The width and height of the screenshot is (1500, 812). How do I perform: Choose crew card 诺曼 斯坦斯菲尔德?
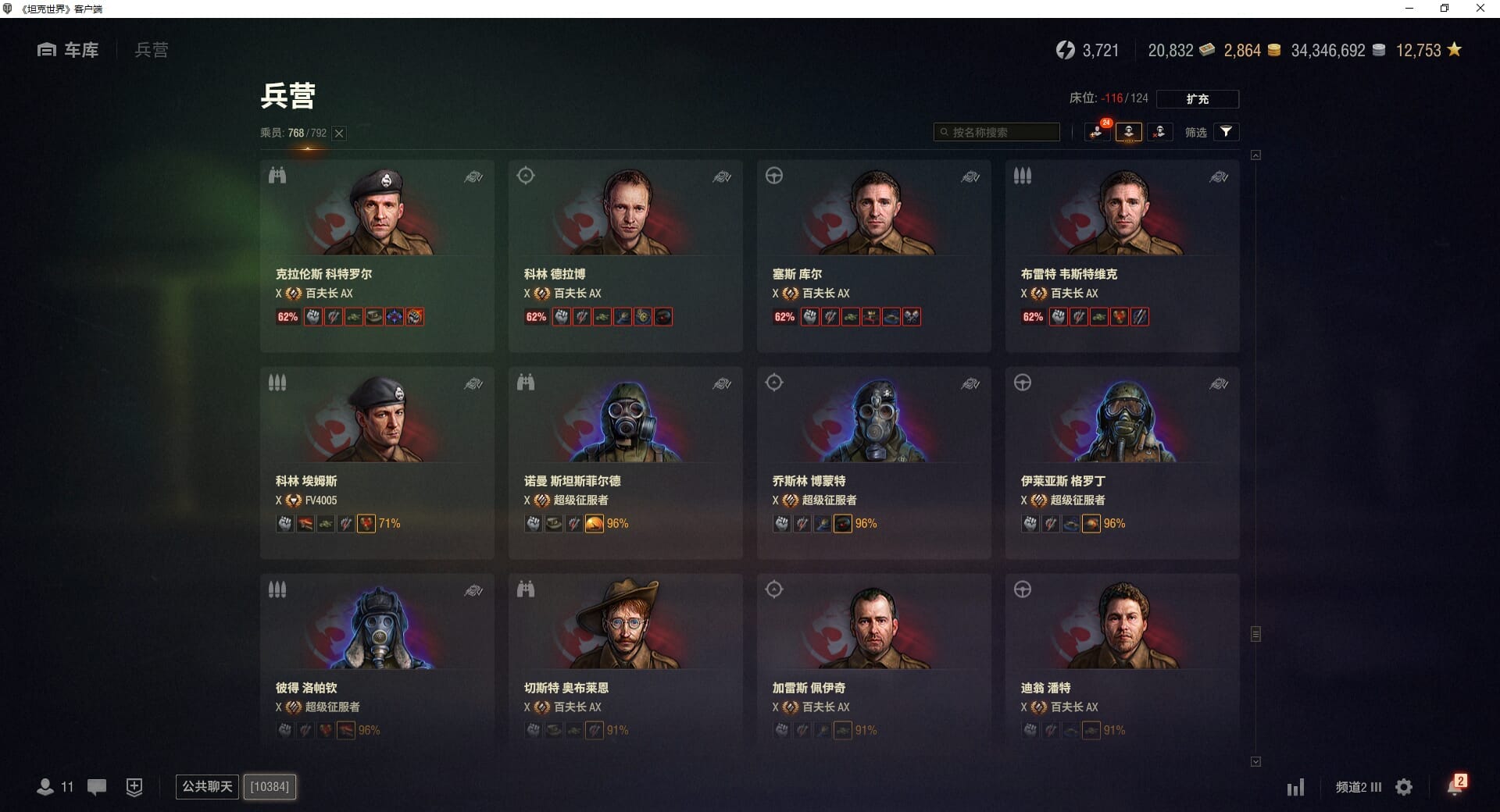tap(625, 461)
